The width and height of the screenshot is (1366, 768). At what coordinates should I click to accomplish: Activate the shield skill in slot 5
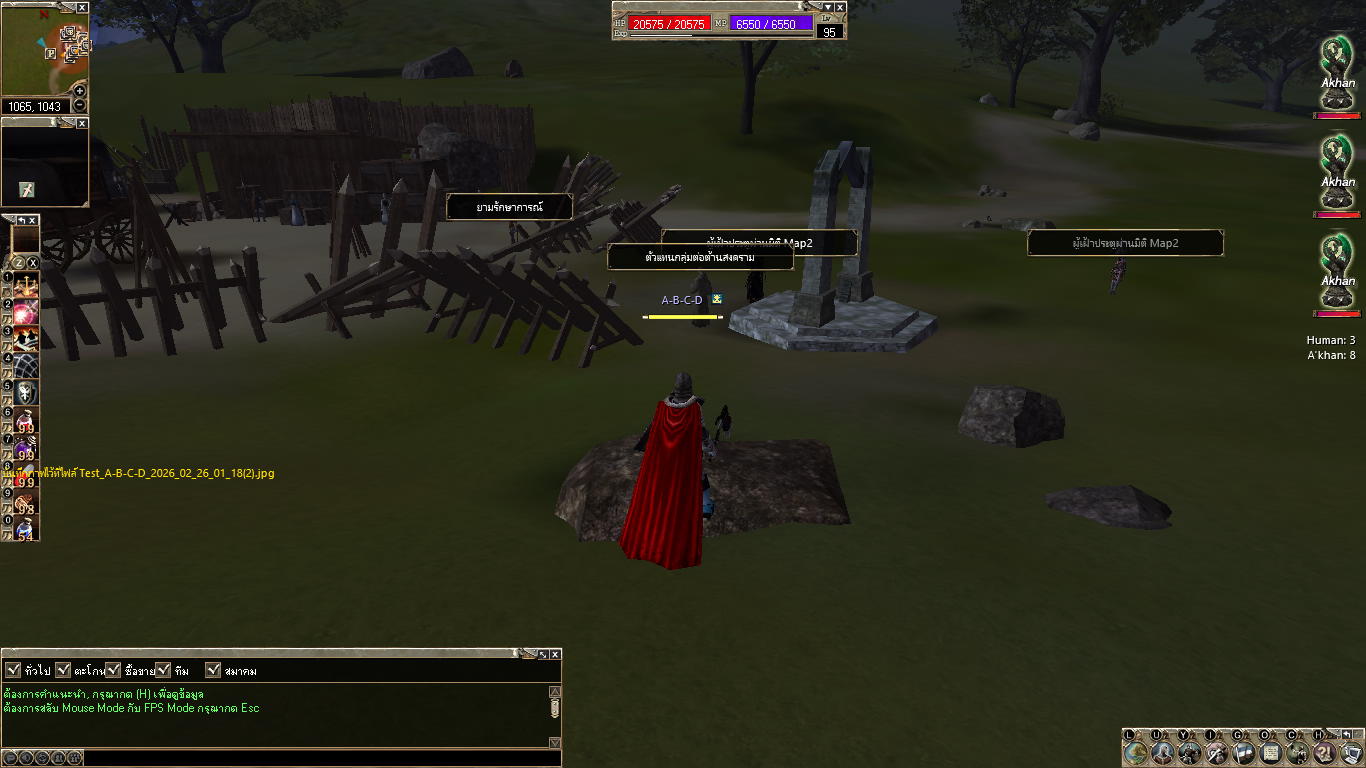click(26, 393)
